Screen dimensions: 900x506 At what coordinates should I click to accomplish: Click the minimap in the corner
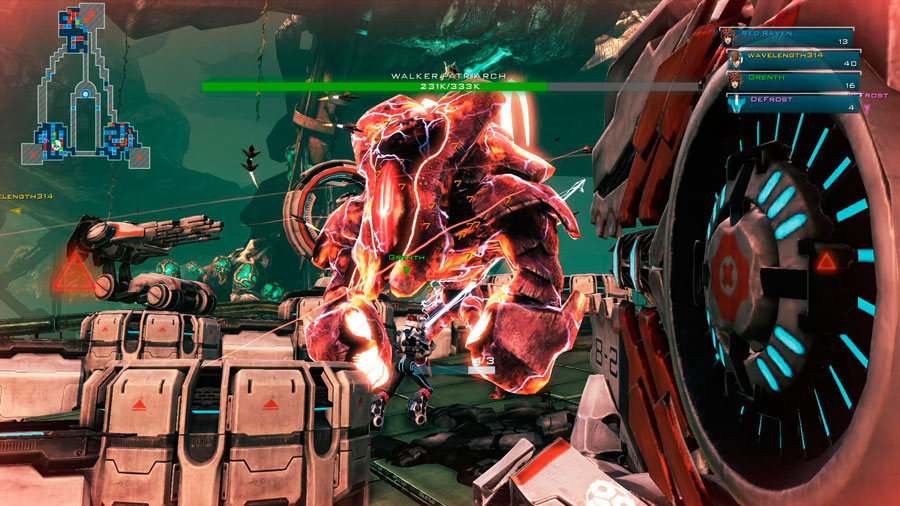click(x=88, y=88)
